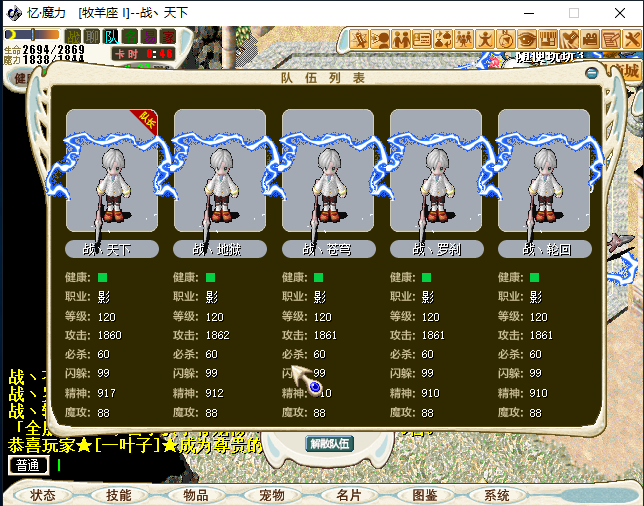Image resolution: width=644 pixels, height=506 pixels.
Task: Open the 名片 name card menu
Action: coord(348,495)
